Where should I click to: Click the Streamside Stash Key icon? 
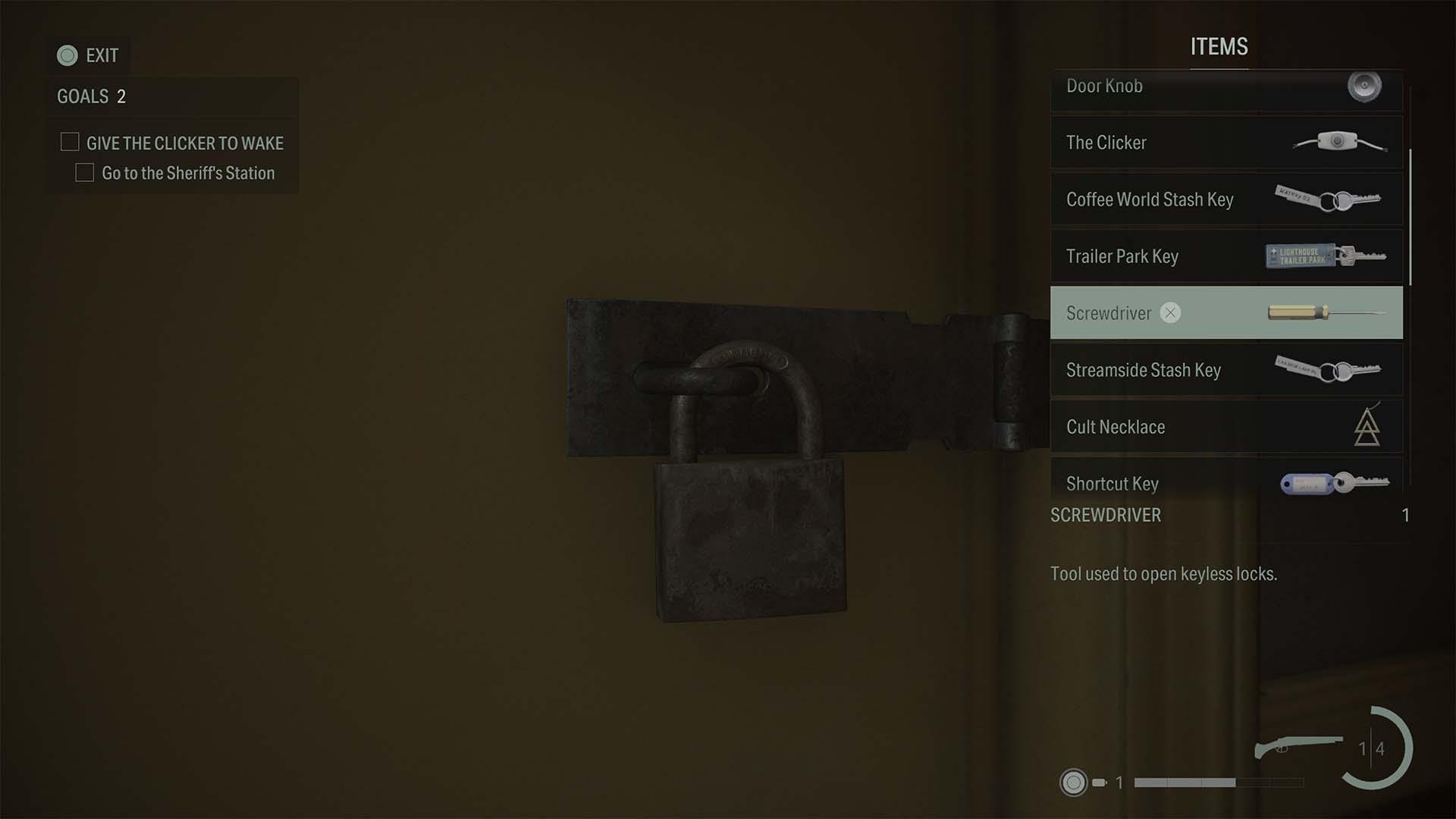click(1327, 370)
